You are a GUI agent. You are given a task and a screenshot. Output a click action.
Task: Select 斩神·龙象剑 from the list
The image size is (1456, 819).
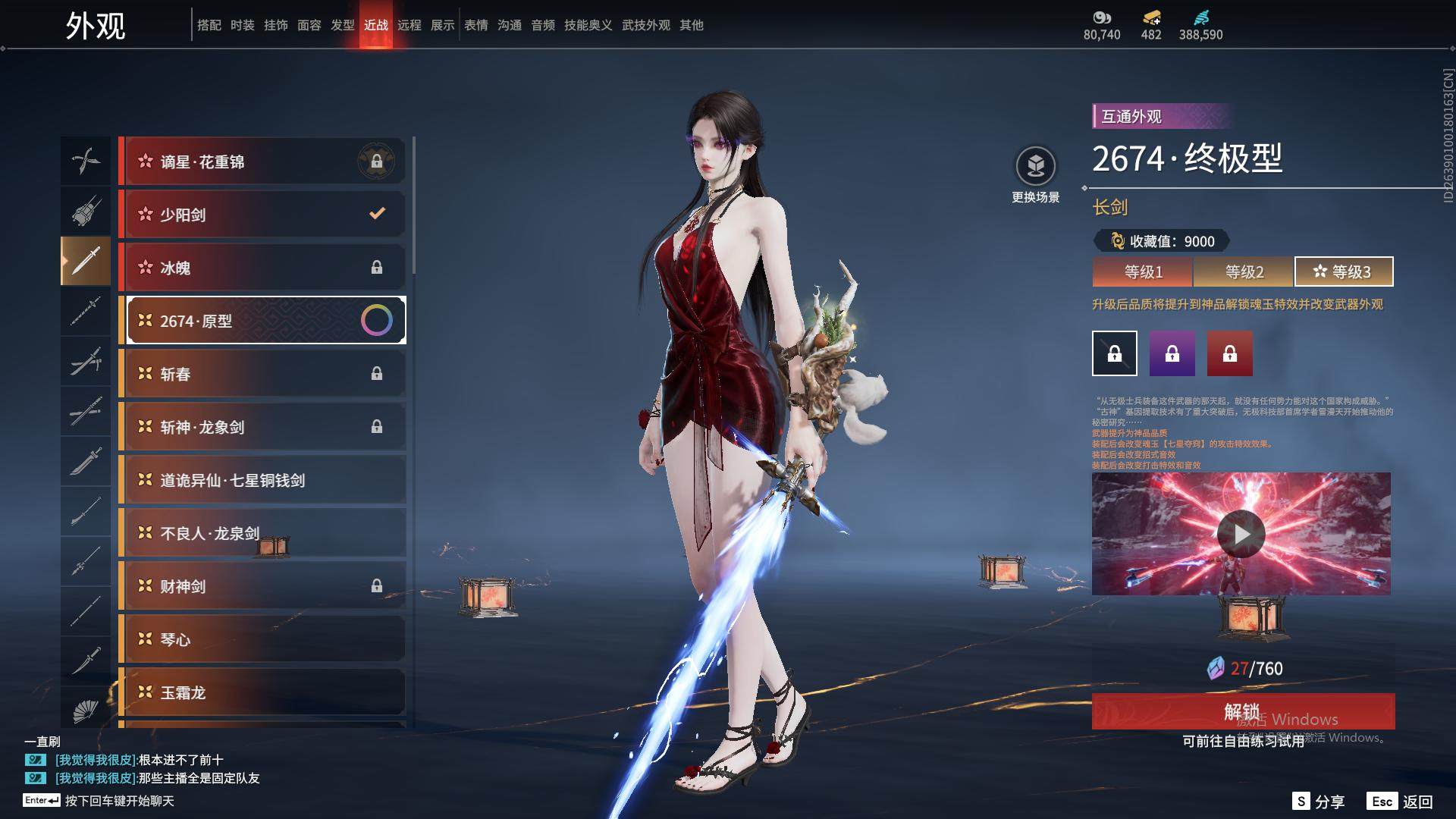[x=262, y=427]
